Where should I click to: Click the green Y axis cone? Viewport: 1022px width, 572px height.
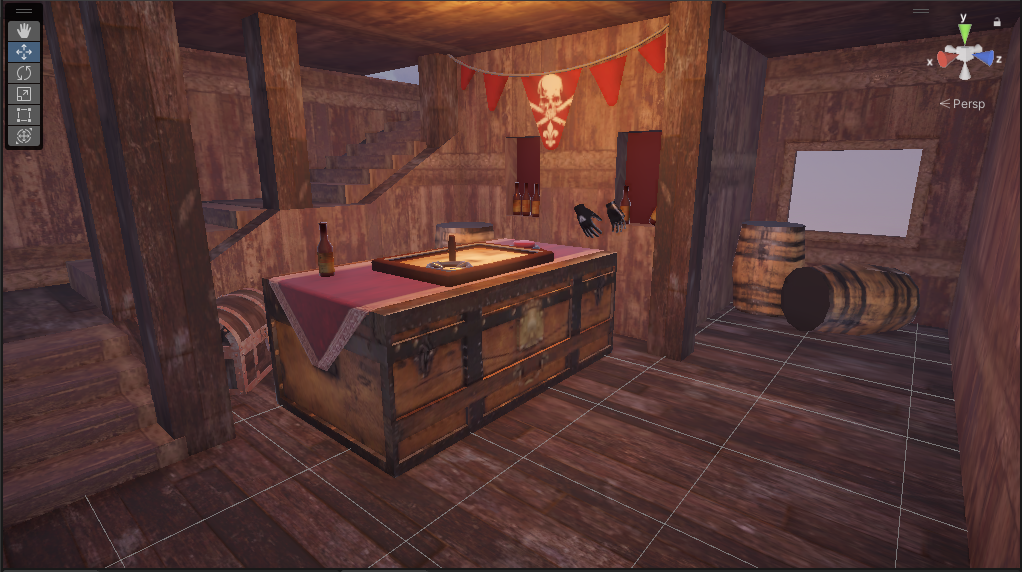click(965, 34)
